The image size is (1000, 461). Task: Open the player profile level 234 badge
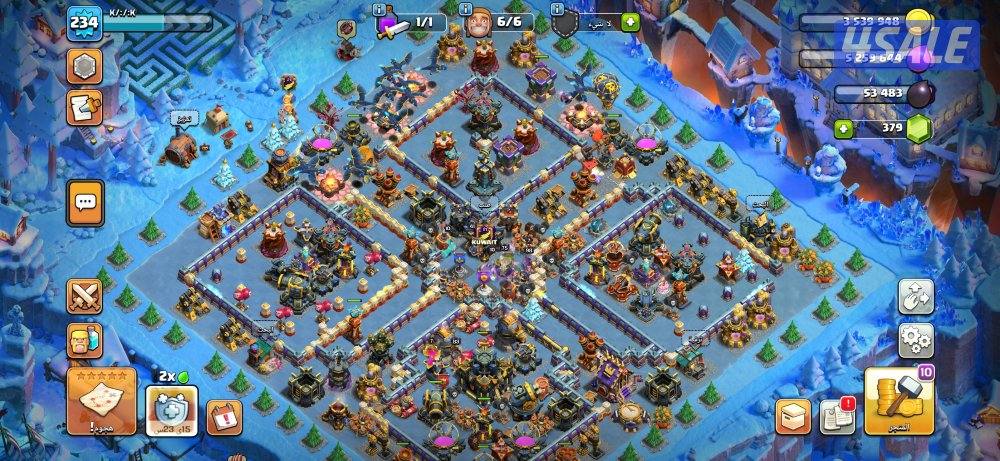coord(82,22)
